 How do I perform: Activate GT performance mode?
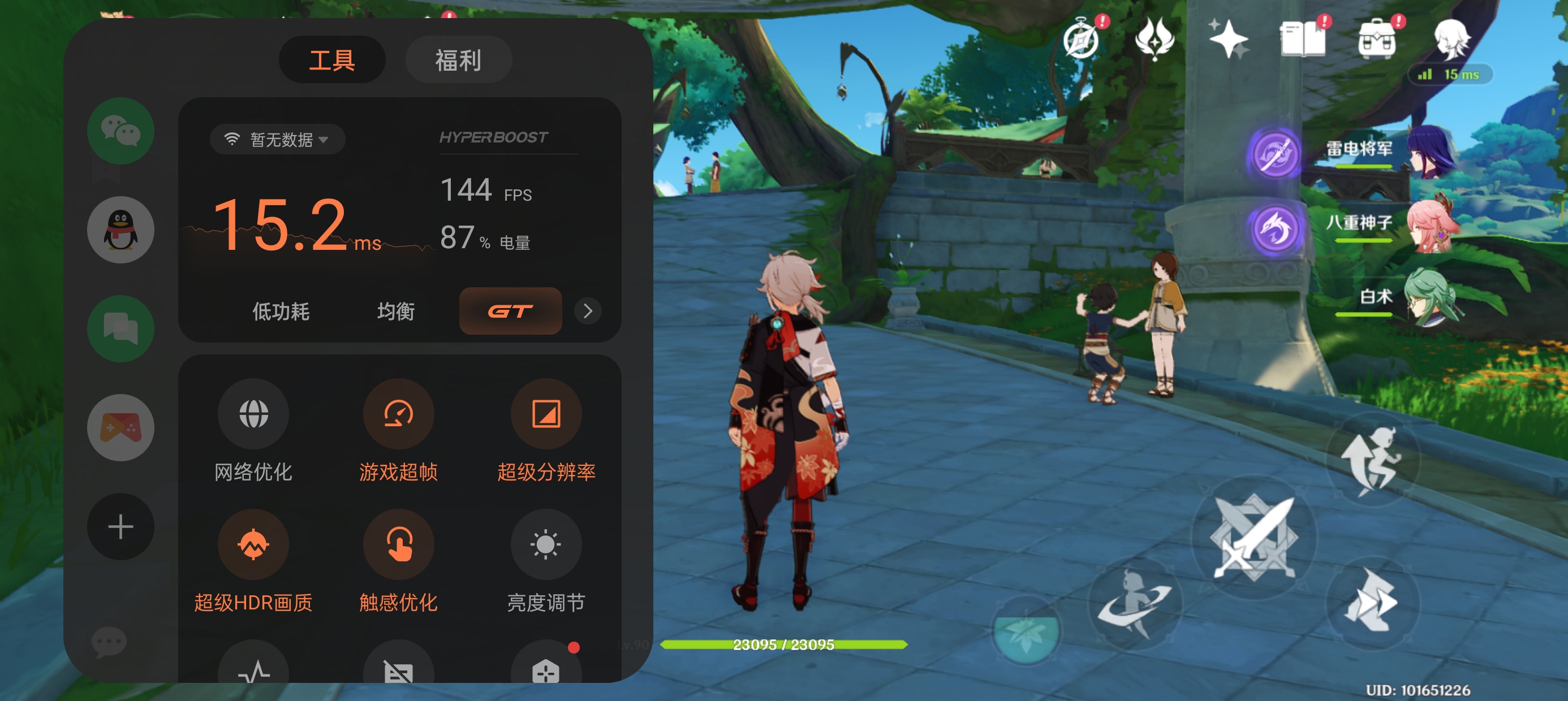(x=510, y=311)
